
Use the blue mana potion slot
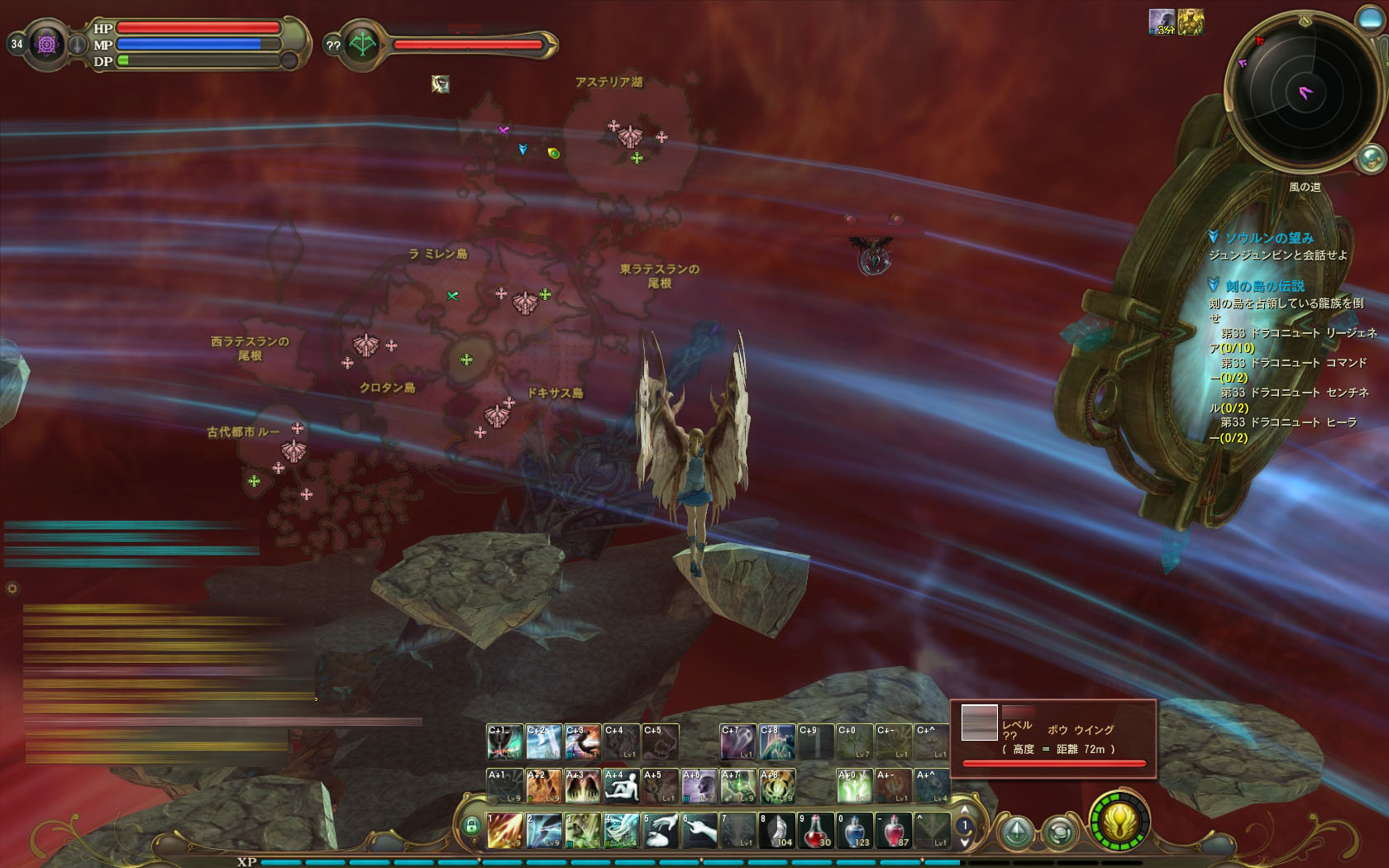pyautogui.click(x=855, y=830)
